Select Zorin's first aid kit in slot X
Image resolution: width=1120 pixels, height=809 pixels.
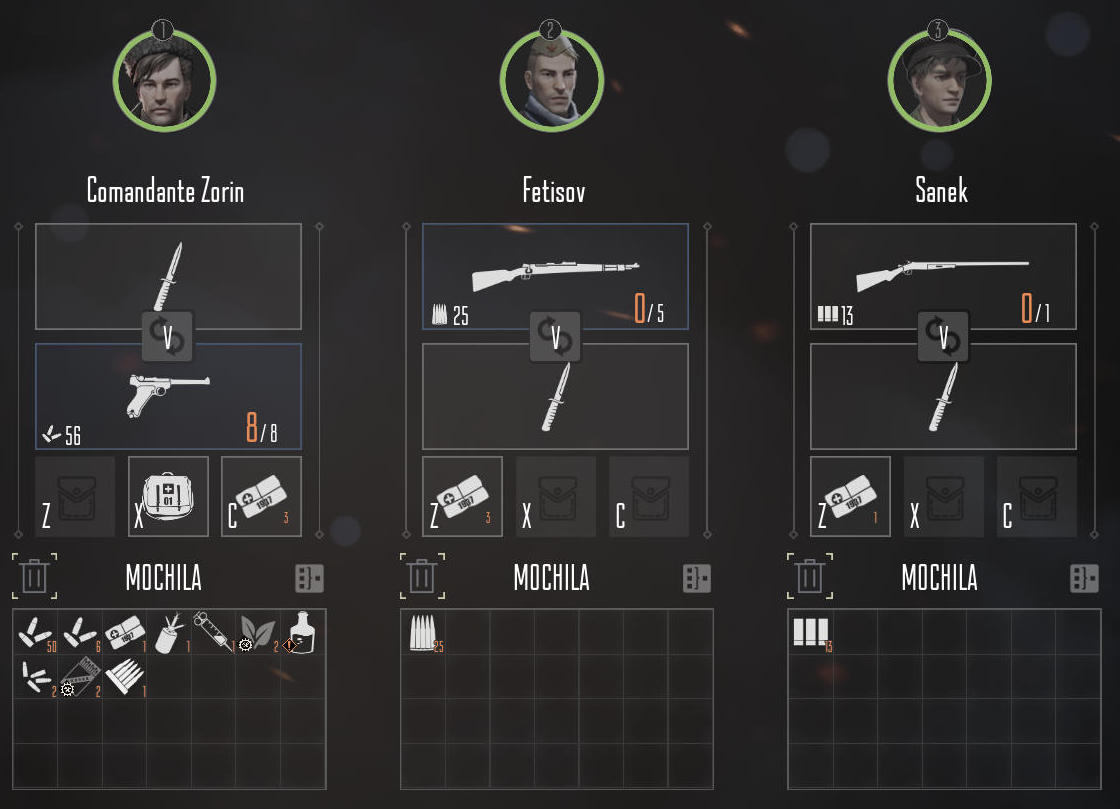click(x=168, y=496)
